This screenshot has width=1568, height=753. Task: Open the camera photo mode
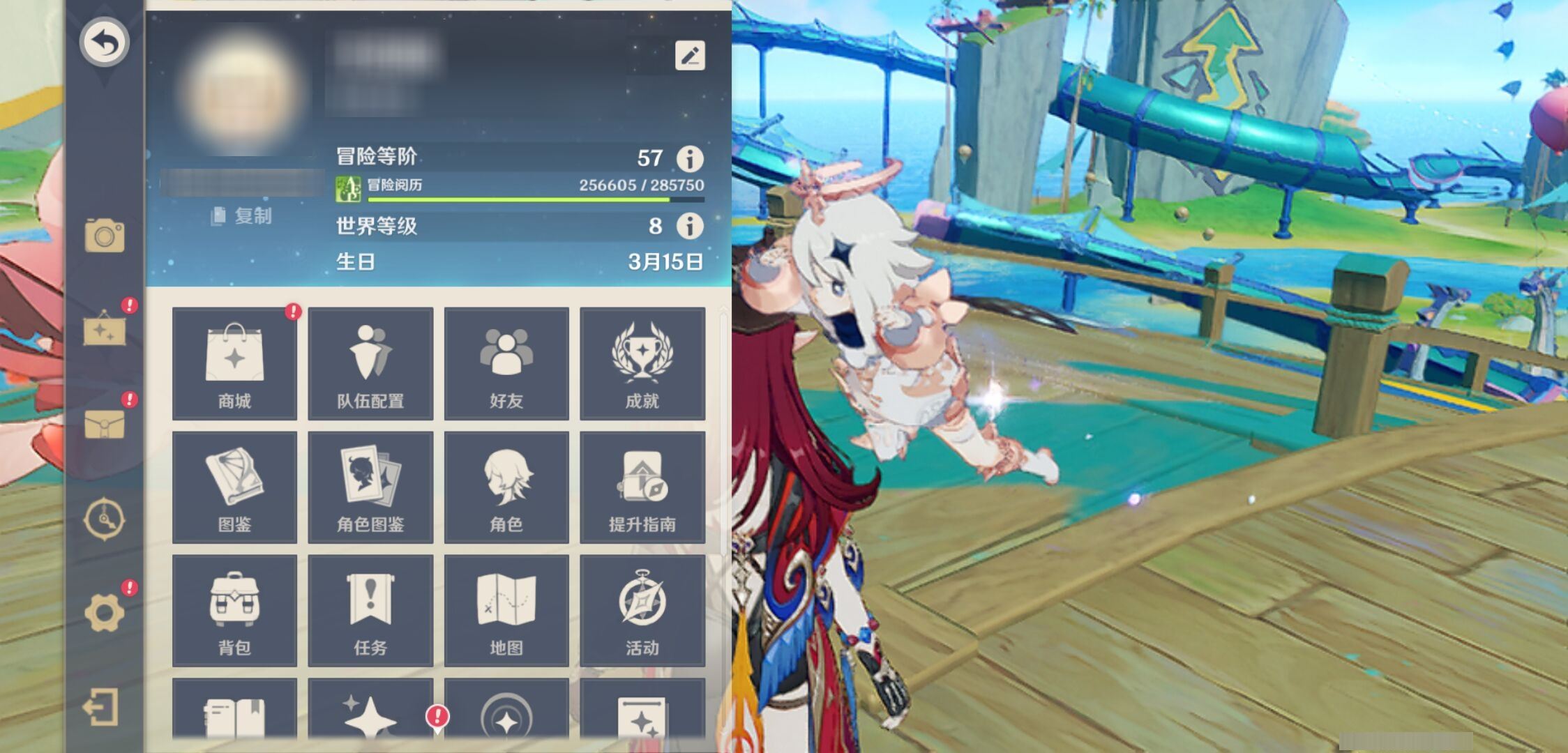click(x=105, y=235)
